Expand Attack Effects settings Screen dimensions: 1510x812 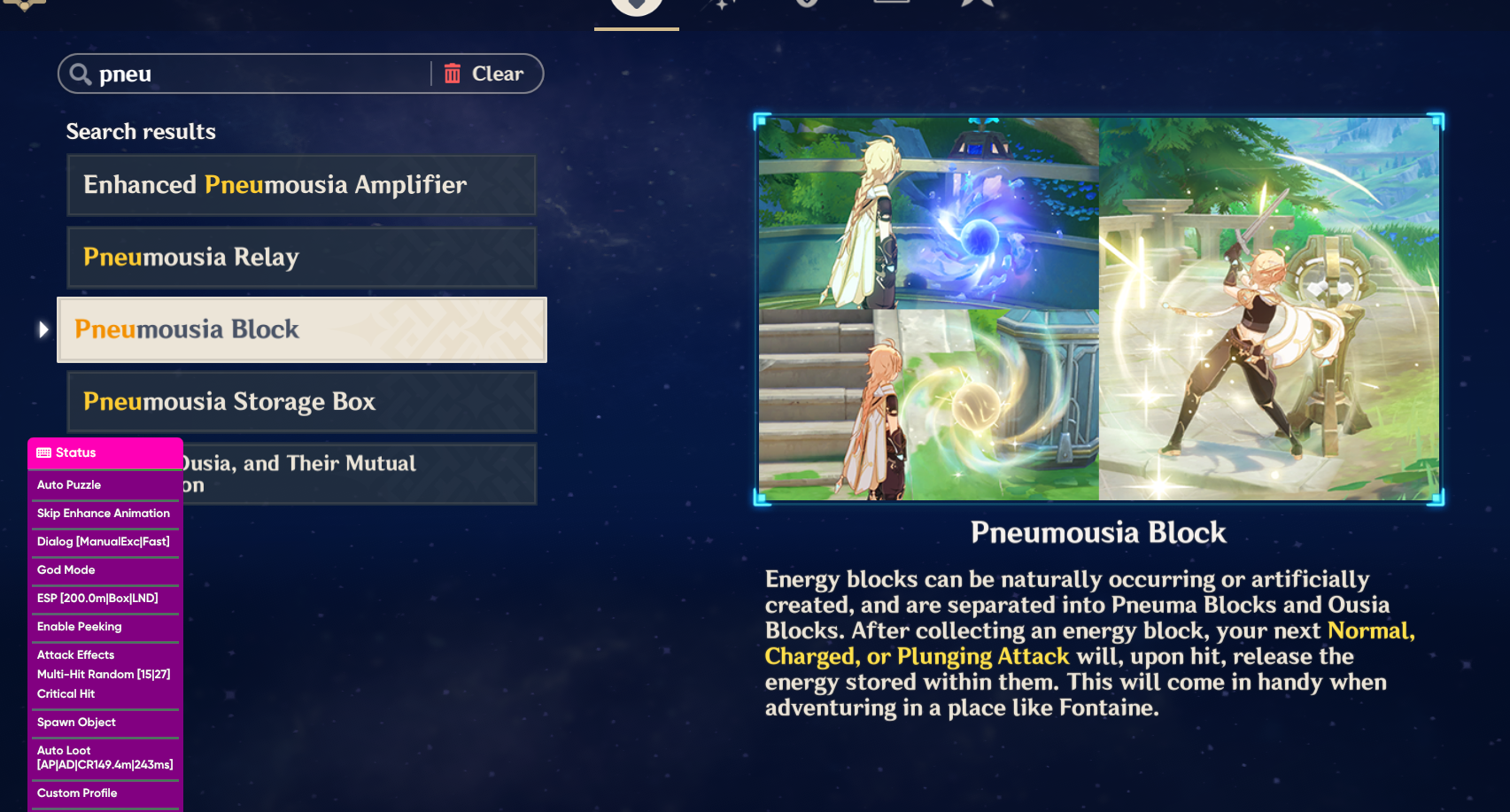point(75,655)
